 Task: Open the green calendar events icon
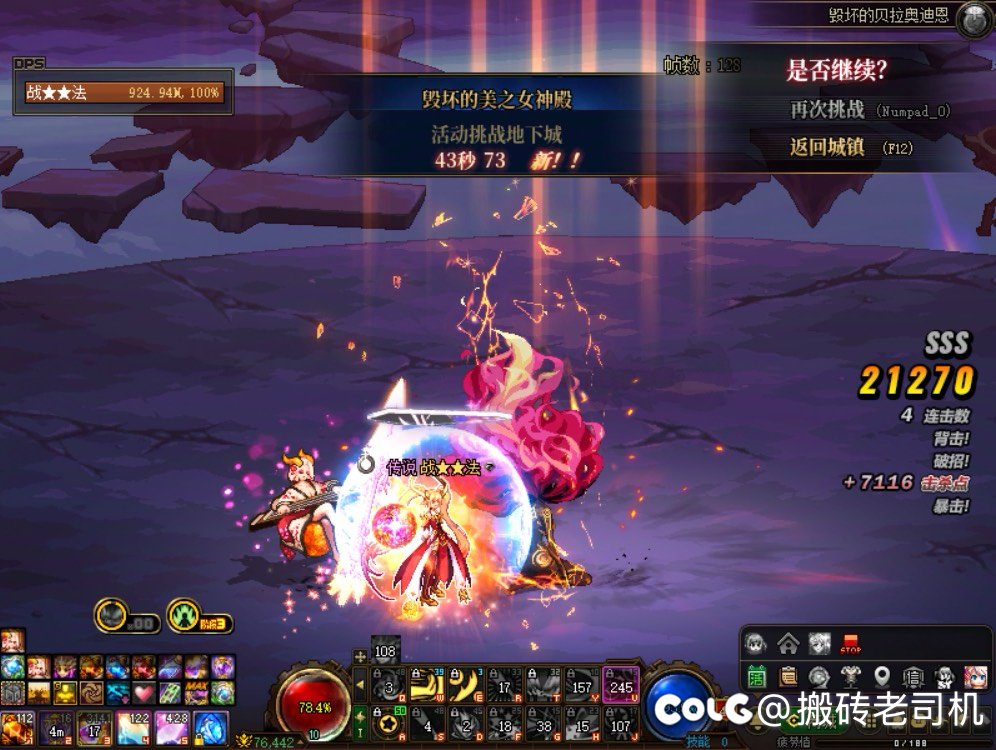pos(757,676)
